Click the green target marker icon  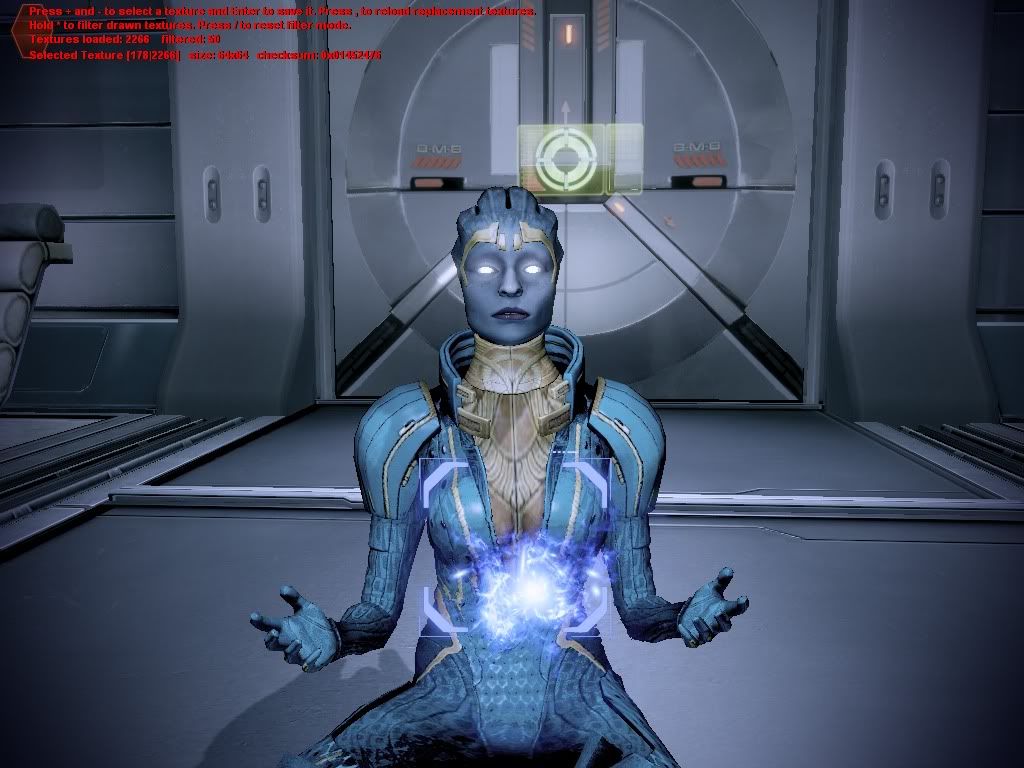tap(565, 157)
